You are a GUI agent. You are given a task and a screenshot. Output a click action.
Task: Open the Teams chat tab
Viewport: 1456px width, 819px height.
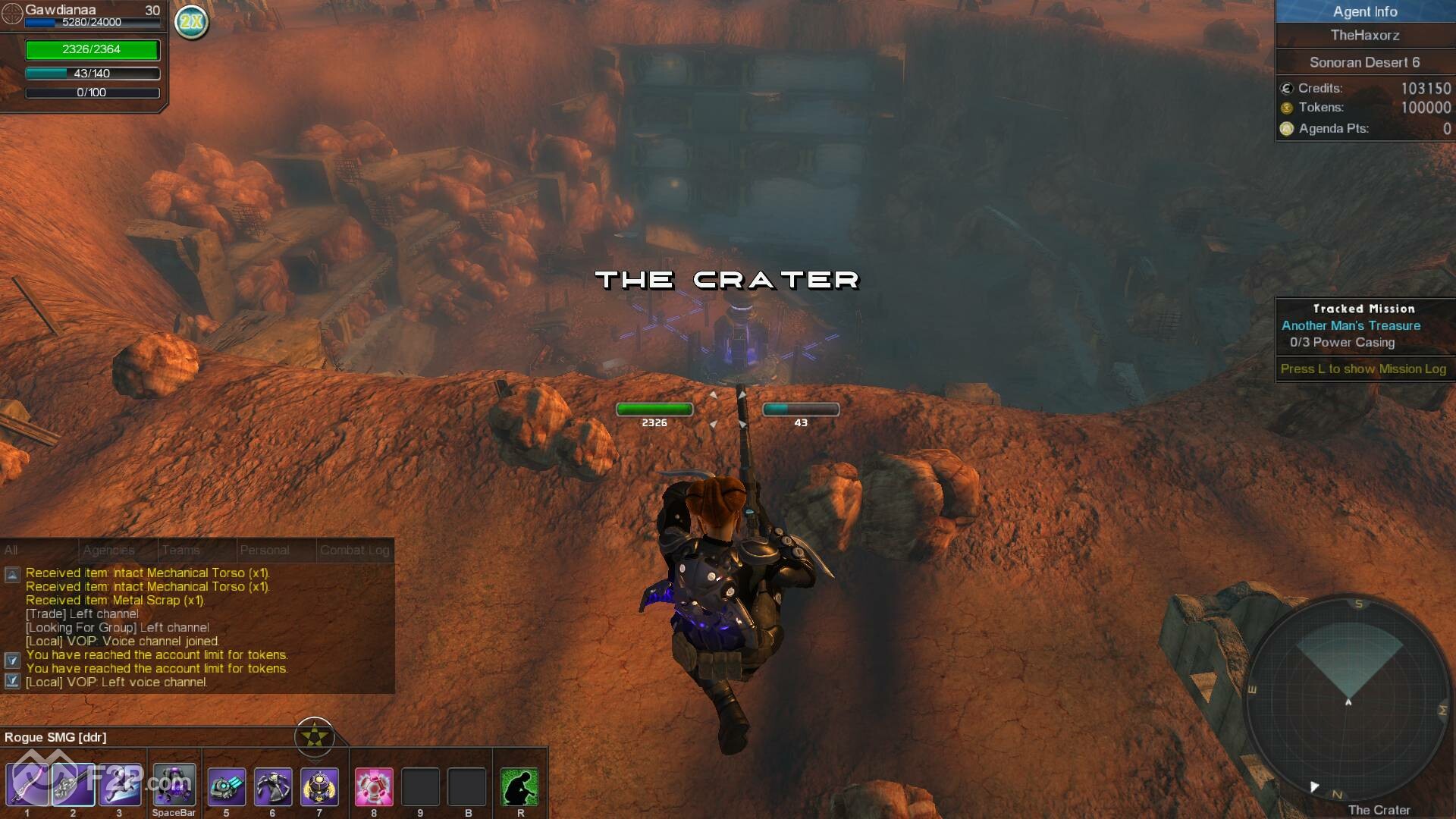pyautogui.click(x=180, y=550)
